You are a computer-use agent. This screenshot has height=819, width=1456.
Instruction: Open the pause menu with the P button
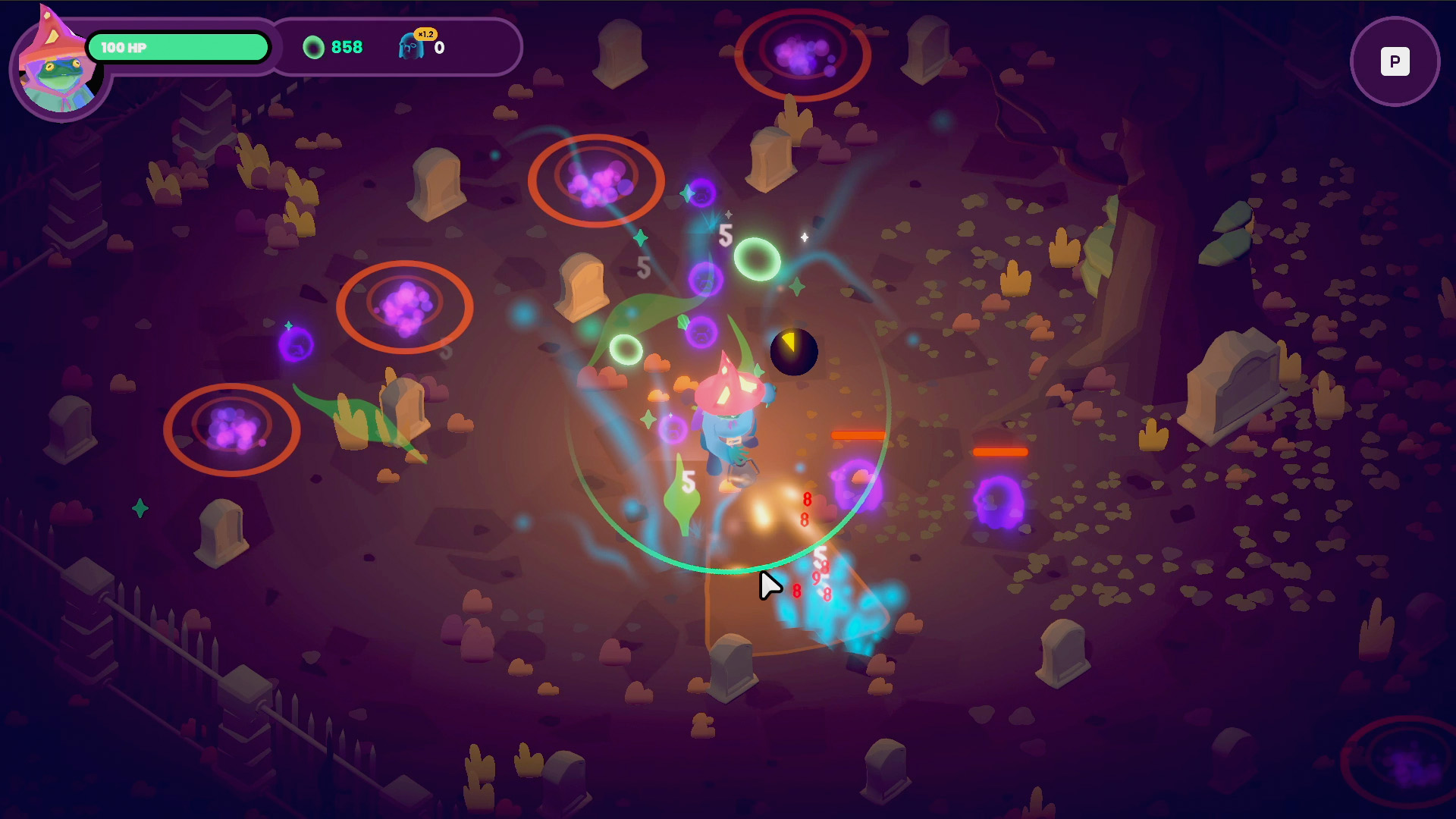[x=1395, y=61]
